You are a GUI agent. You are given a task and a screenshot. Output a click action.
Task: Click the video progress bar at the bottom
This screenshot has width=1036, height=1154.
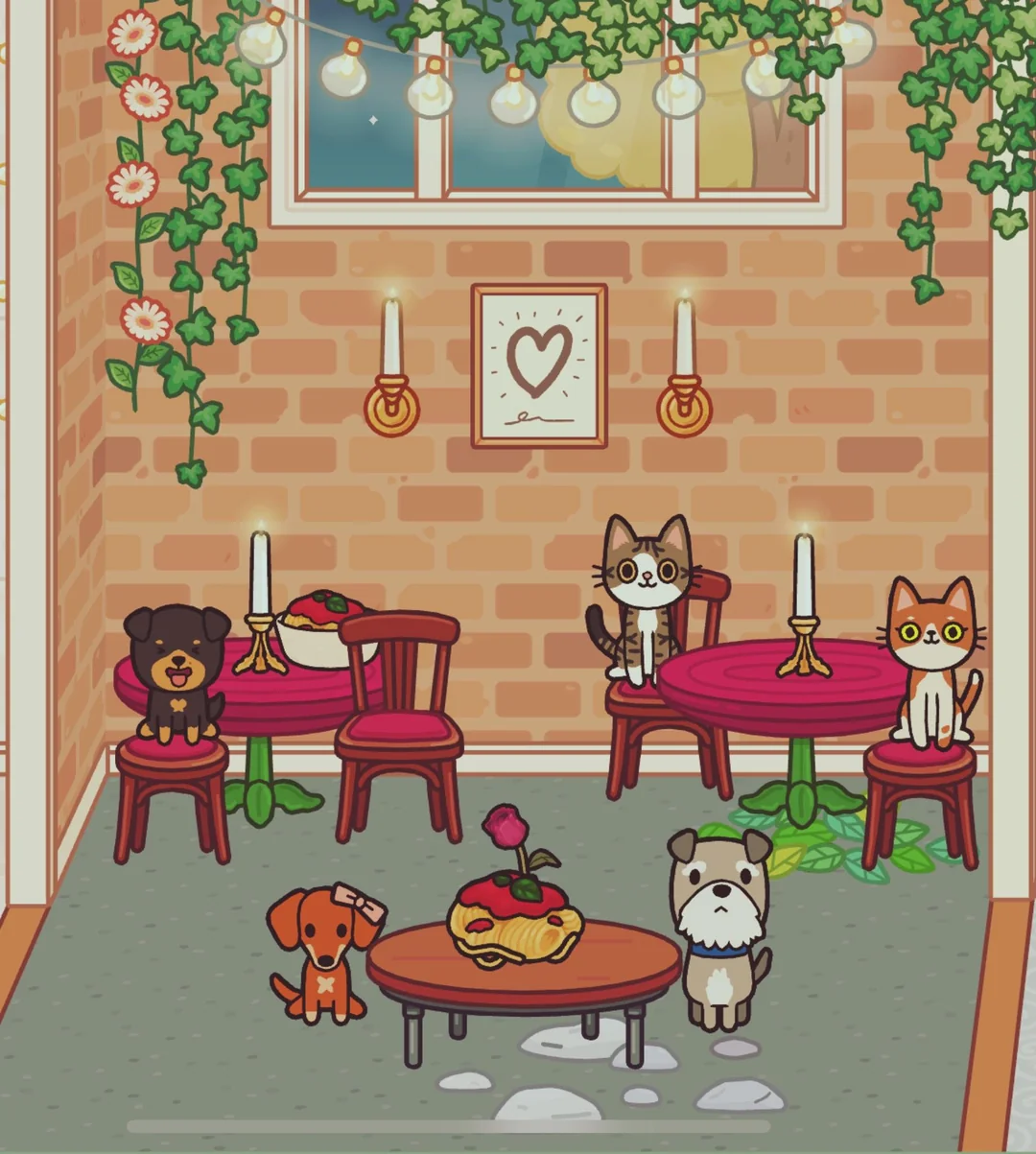449,1126
